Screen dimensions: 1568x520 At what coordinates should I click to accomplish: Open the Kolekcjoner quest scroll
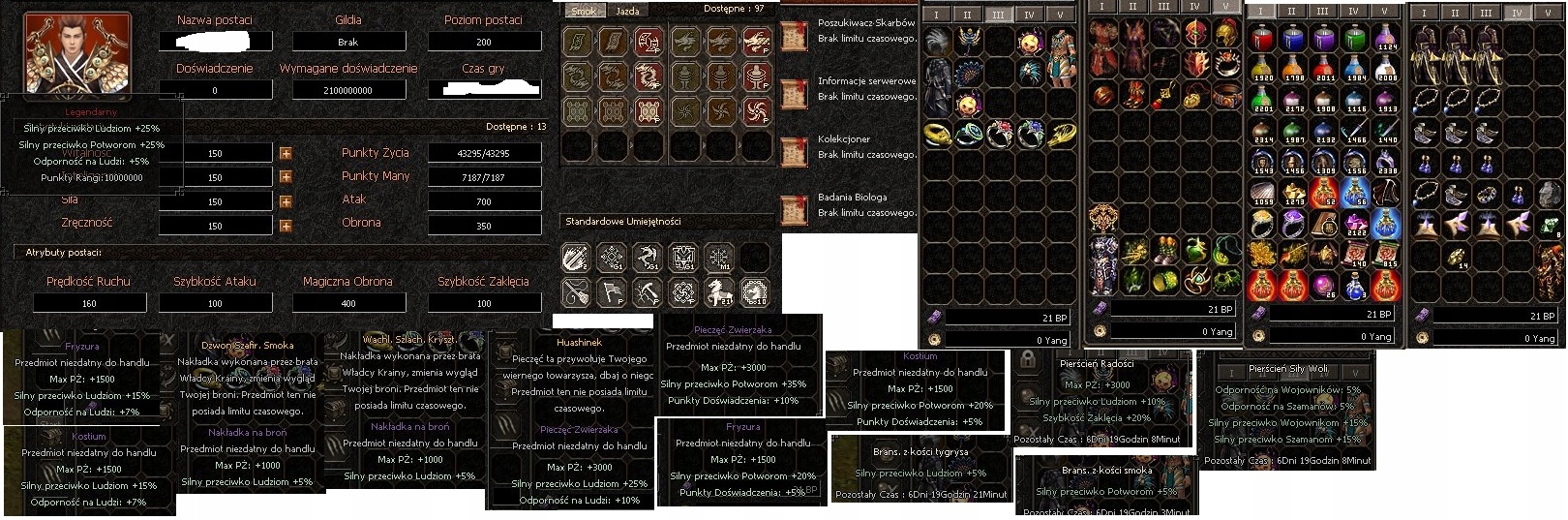coord(794,152)
